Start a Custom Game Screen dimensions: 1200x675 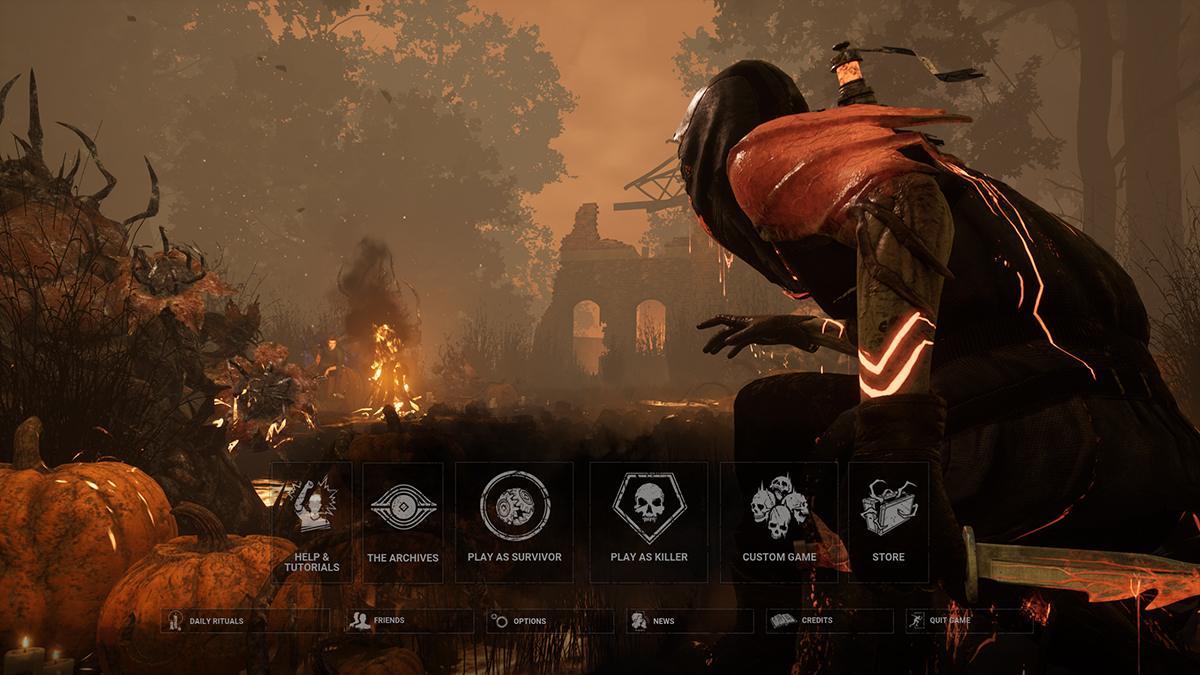coord(779,521)
